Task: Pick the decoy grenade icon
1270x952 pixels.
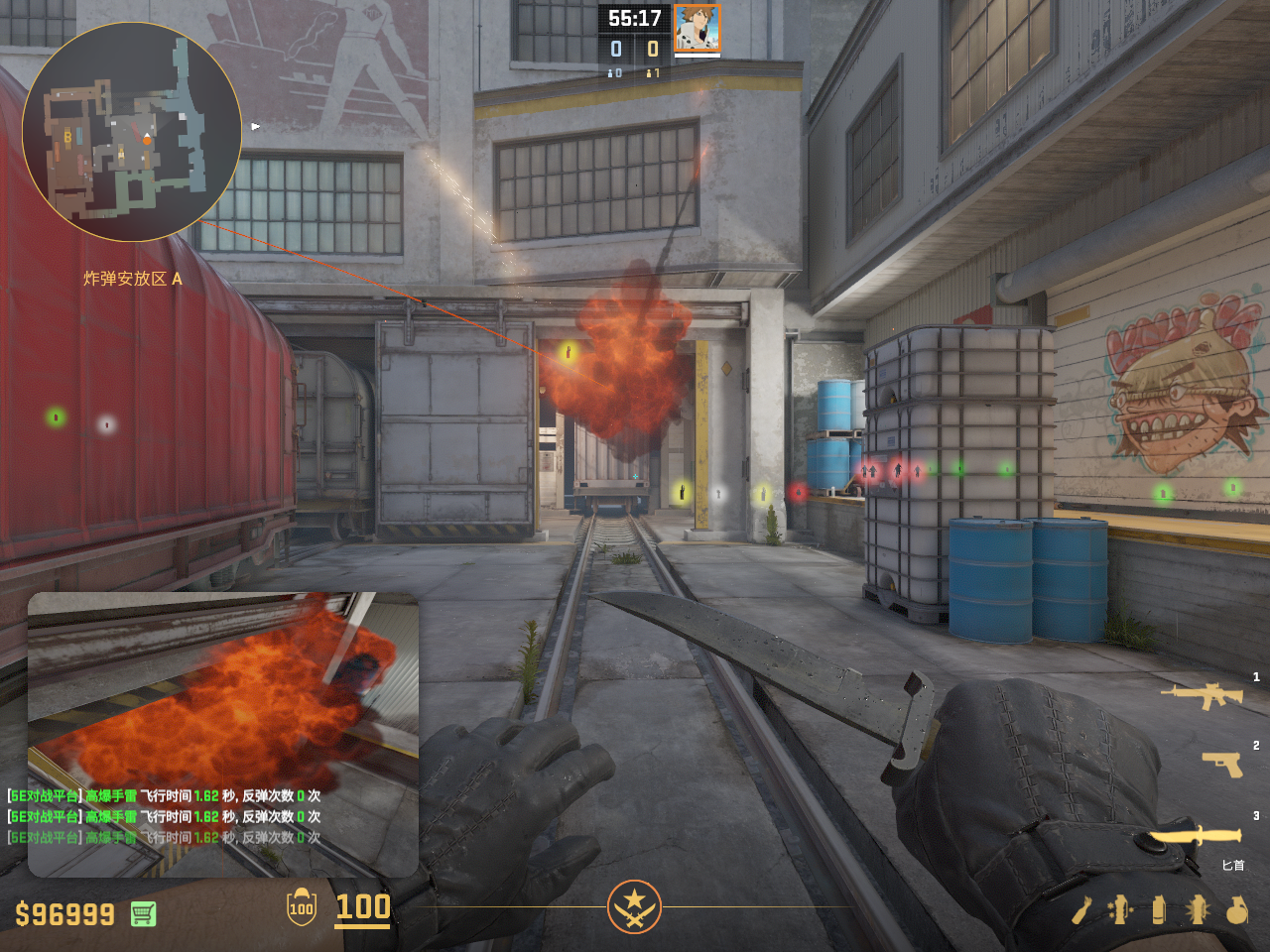Action: point(1120,909)
